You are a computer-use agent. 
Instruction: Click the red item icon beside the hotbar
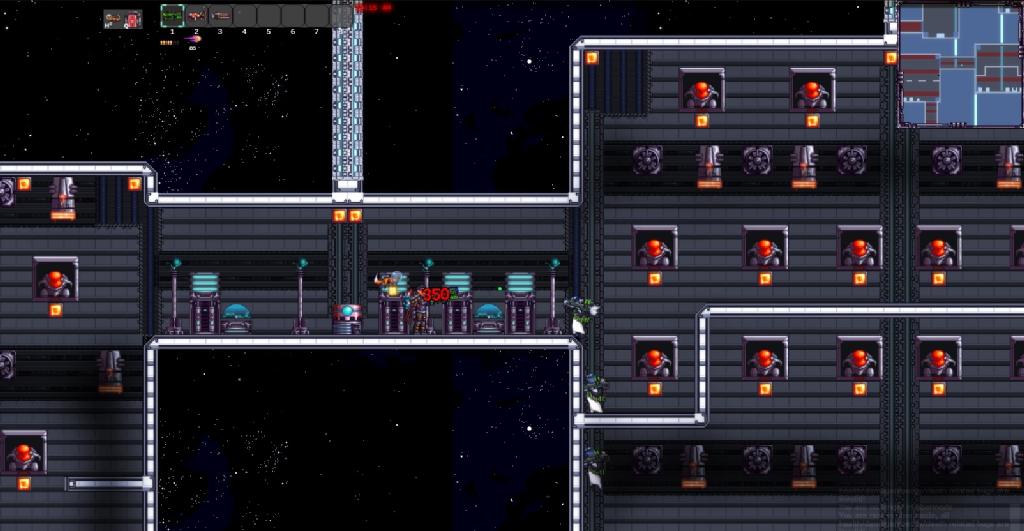[132, 19]
